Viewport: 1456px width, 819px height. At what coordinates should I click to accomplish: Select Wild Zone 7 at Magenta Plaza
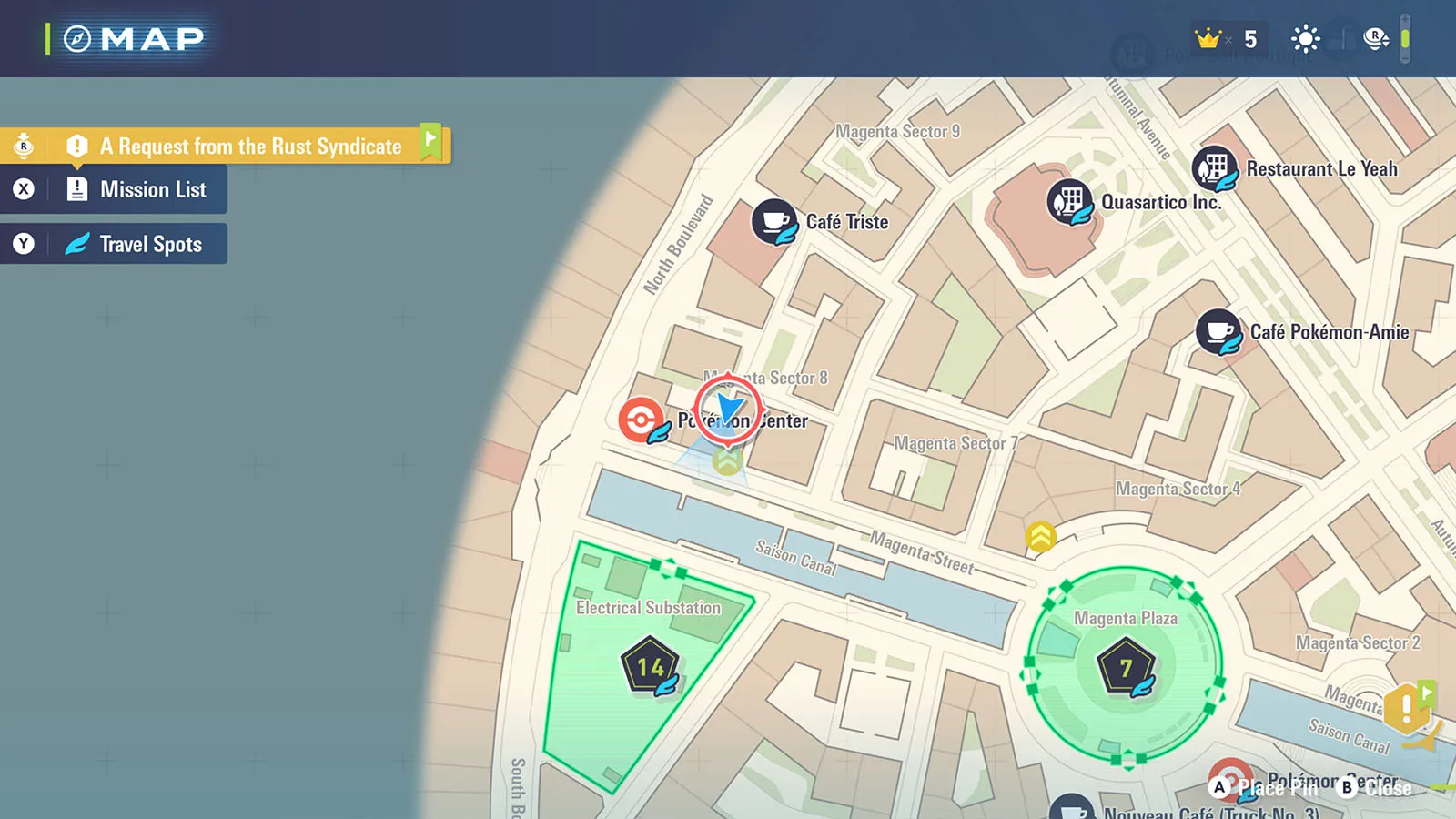pos(1126,669)
